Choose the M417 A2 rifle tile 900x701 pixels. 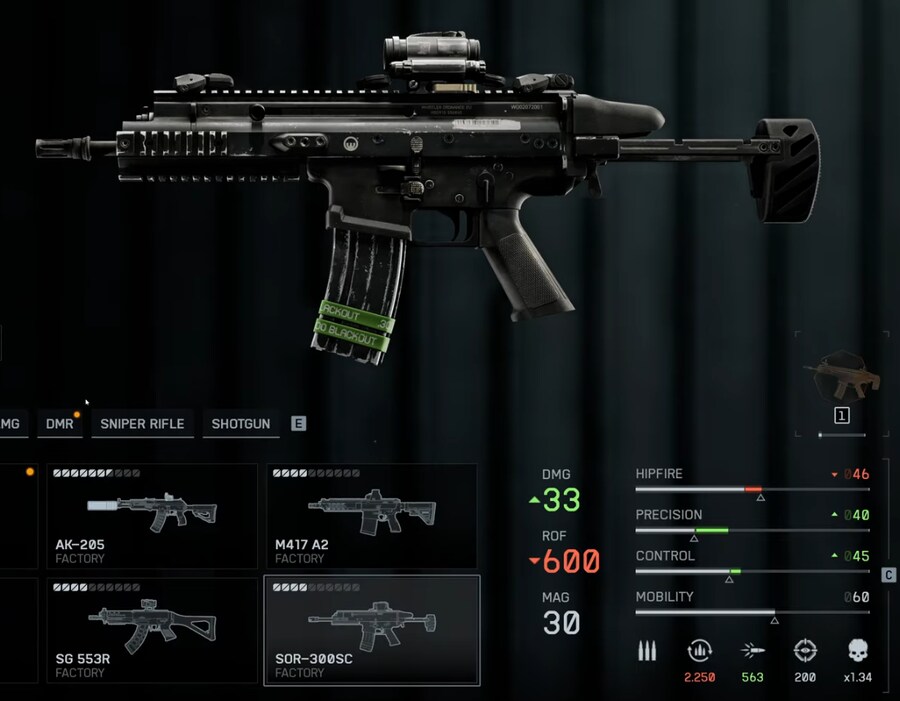tap(371, 516)
